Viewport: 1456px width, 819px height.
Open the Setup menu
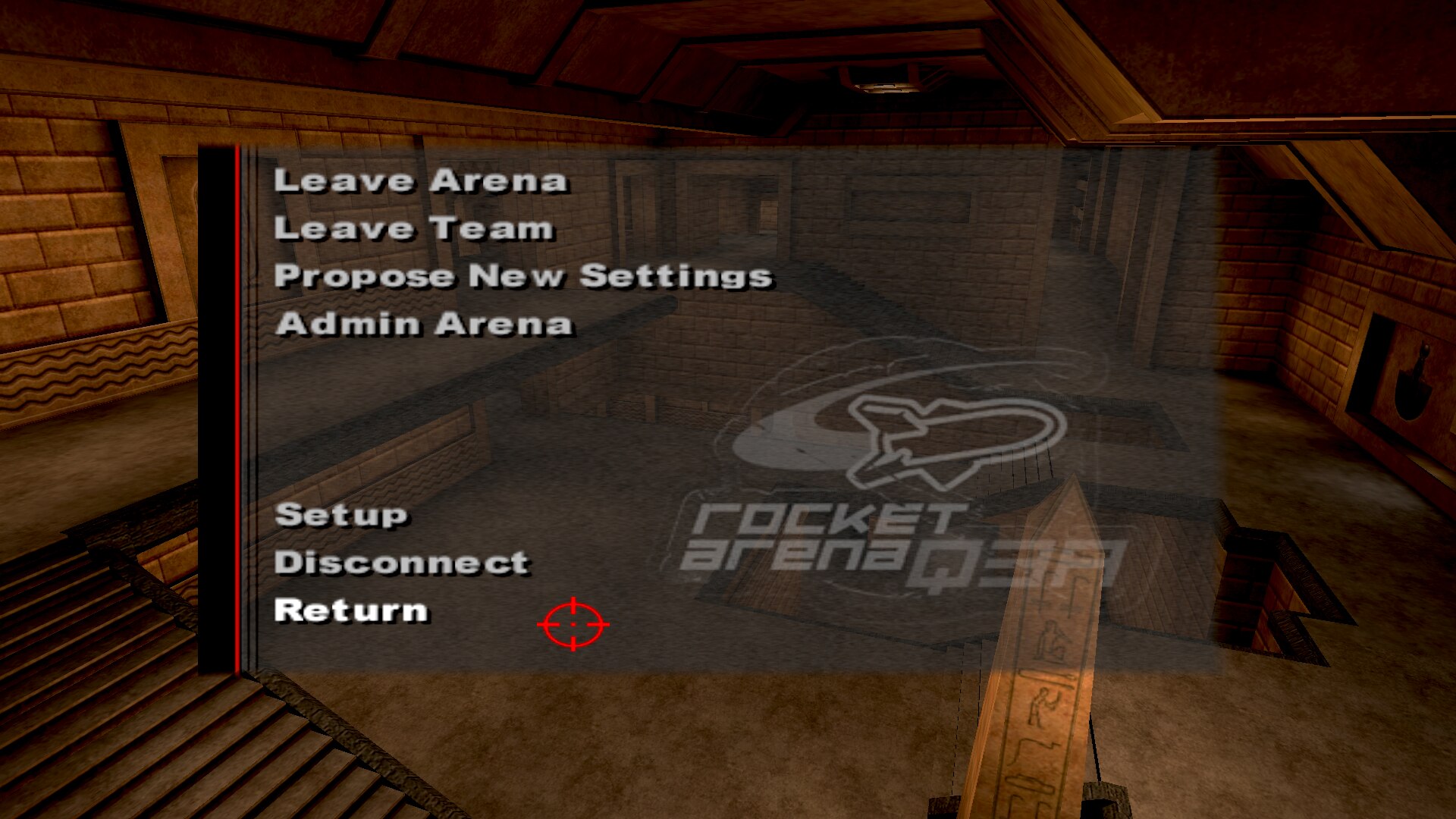(341, 515)
